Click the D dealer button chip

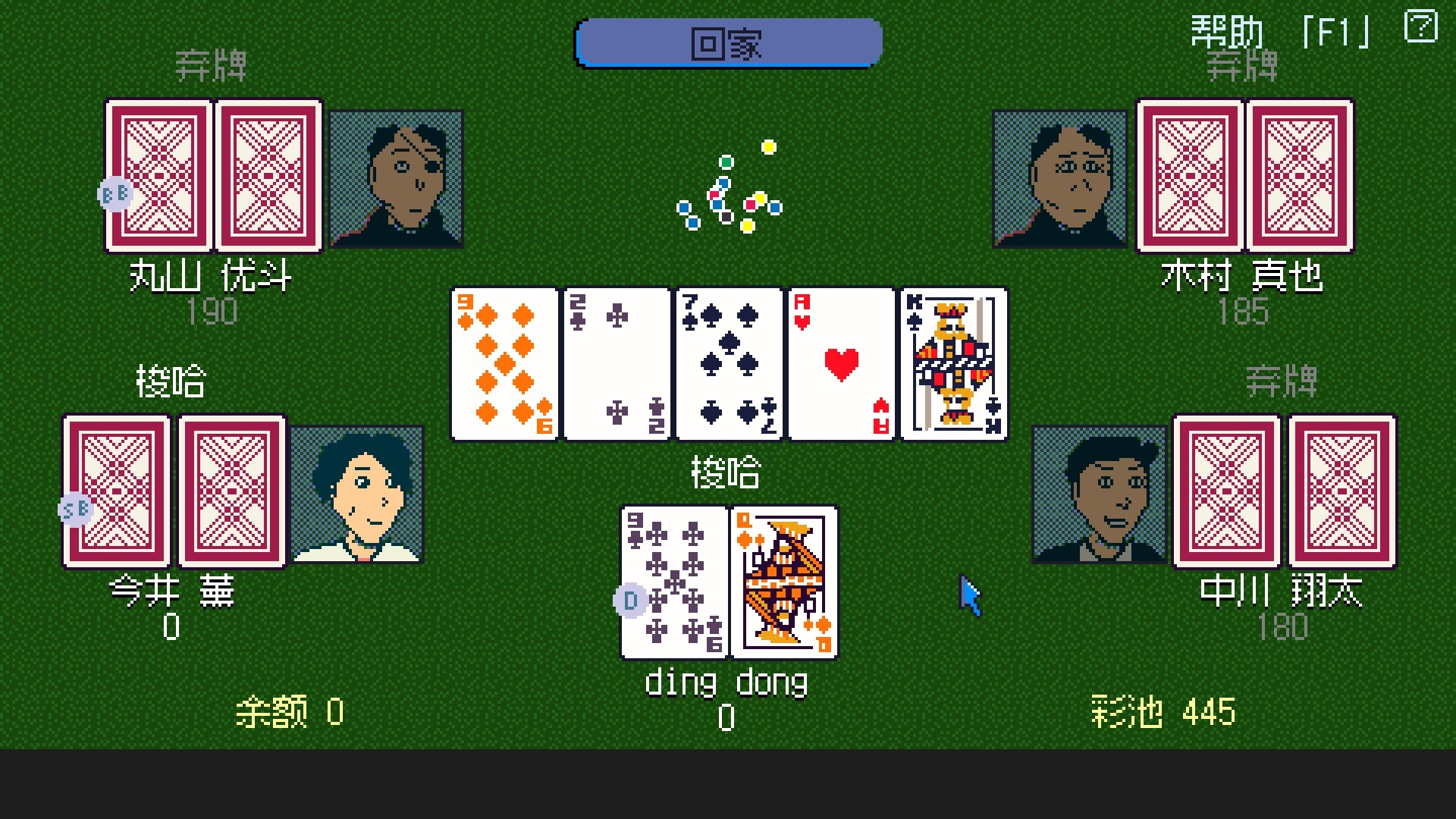(629, 600)
